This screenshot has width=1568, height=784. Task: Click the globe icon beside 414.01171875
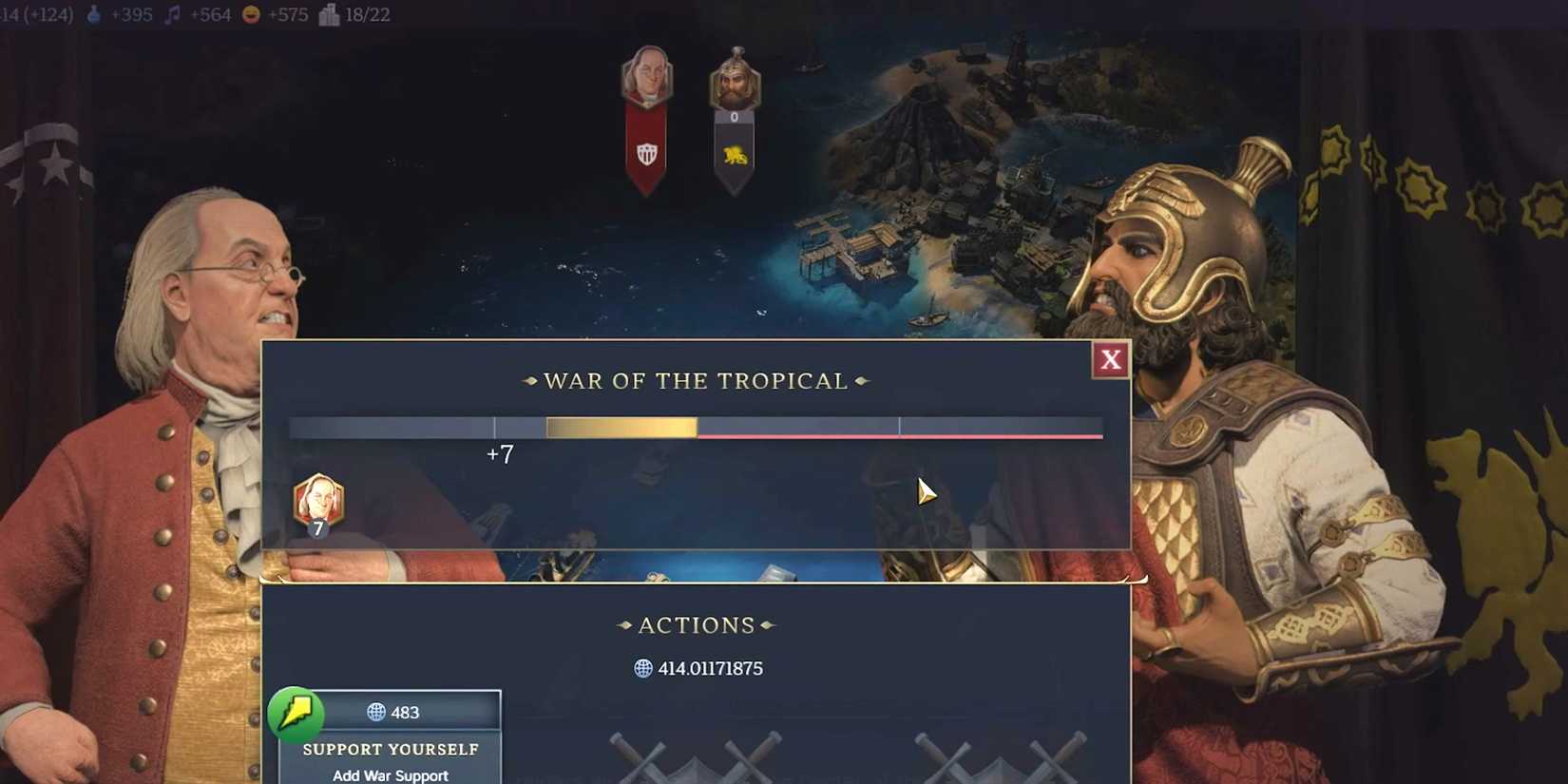(642, 668)
